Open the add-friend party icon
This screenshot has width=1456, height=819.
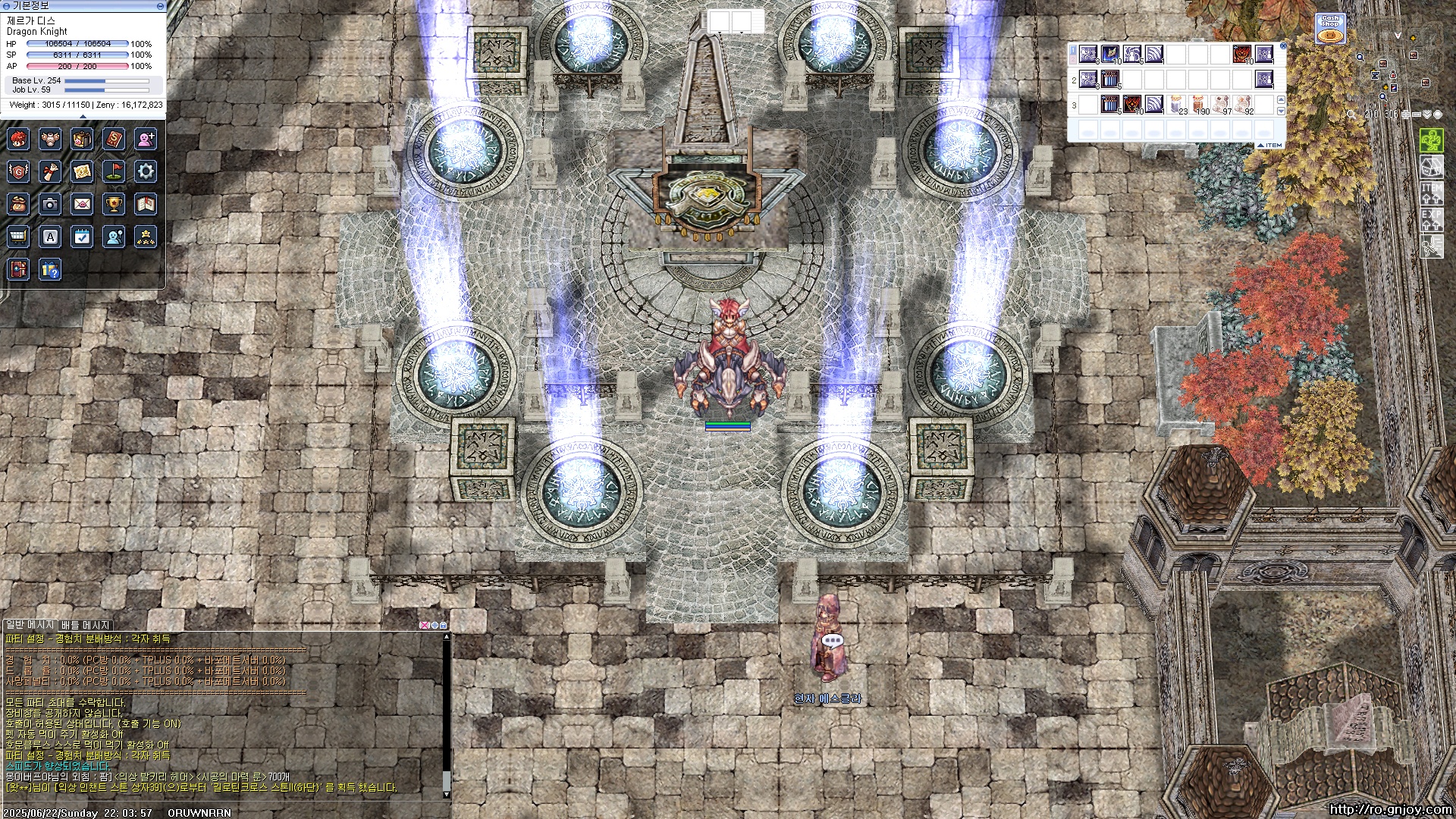[x=146, y=139]
